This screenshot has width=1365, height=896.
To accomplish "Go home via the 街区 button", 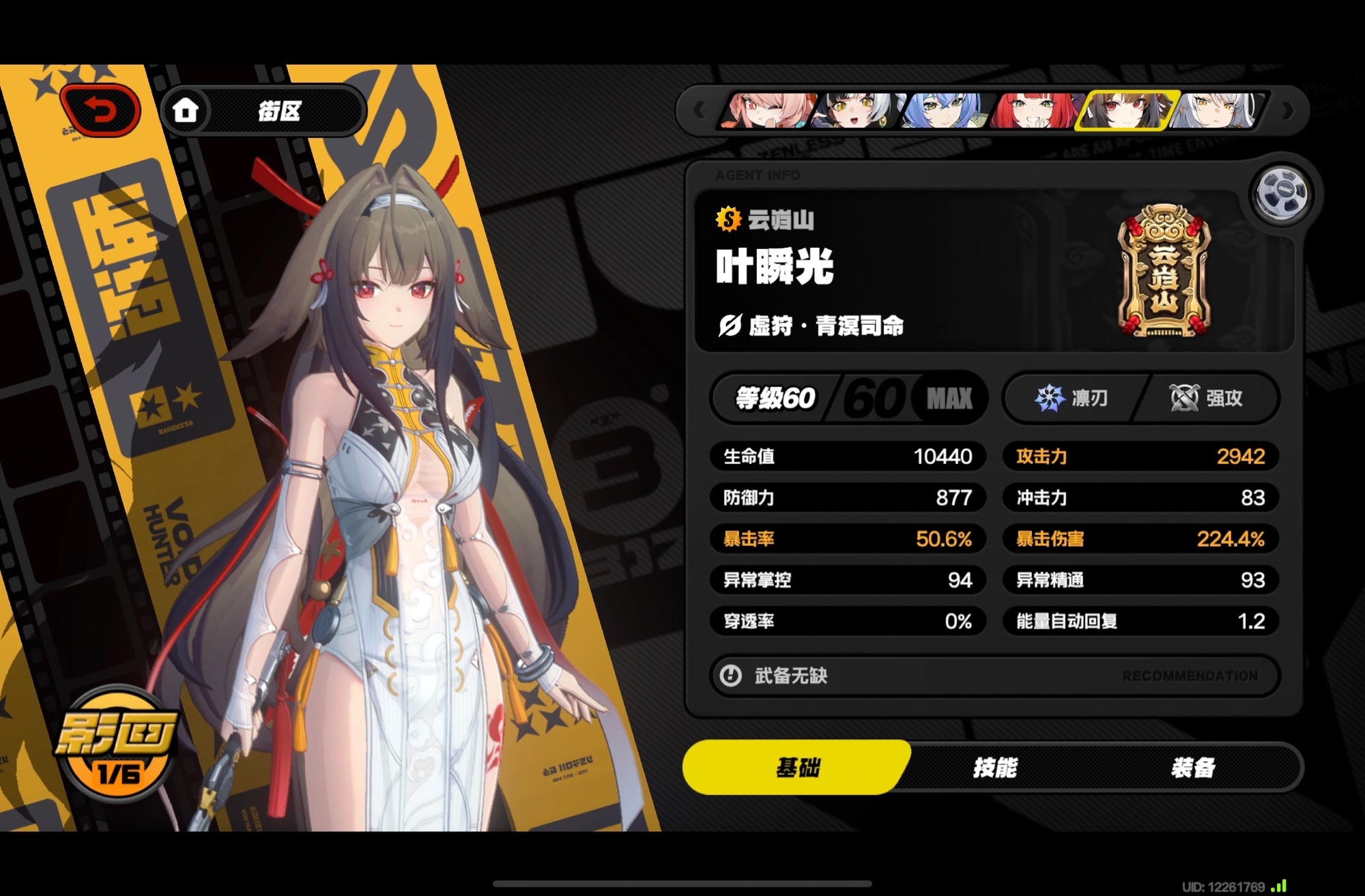I will 263,111.
